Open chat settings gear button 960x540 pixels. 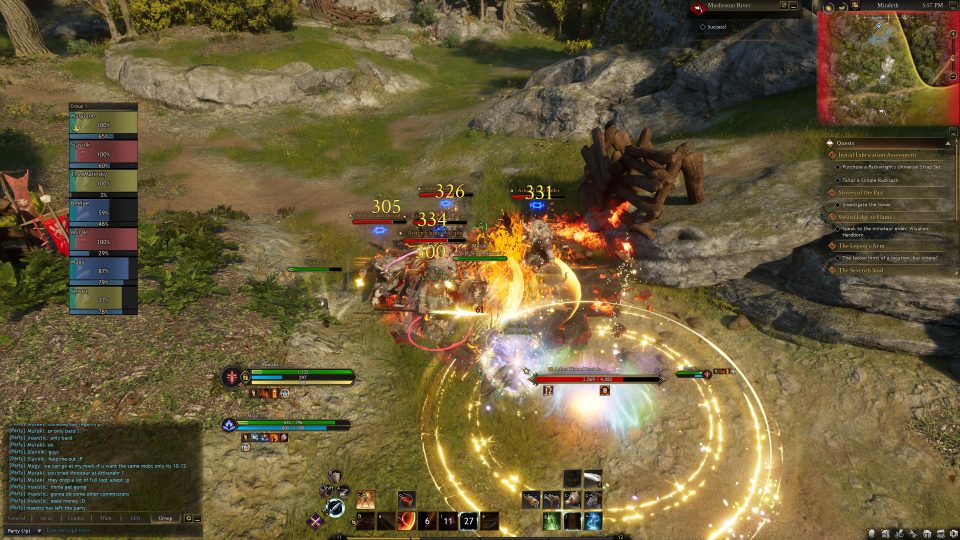188,518
